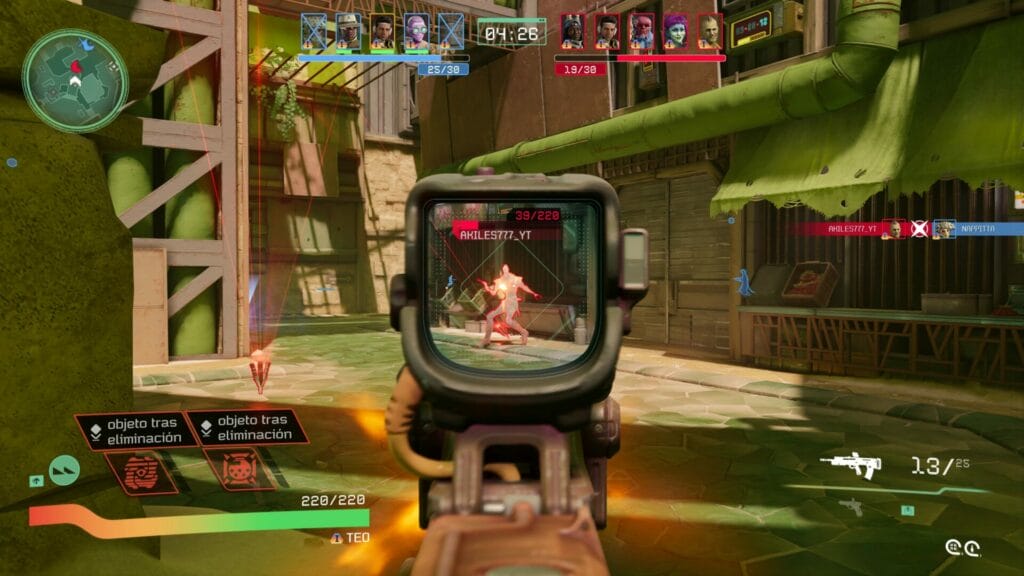Switch to the sidearm pistol icon

(x=850, y=505)
